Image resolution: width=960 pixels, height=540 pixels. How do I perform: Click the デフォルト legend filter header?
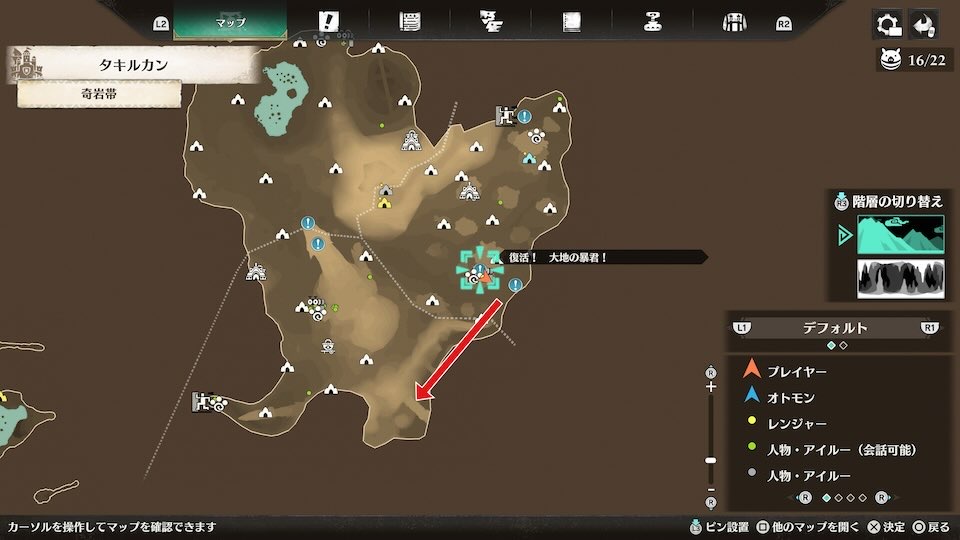tap(835, 328)
